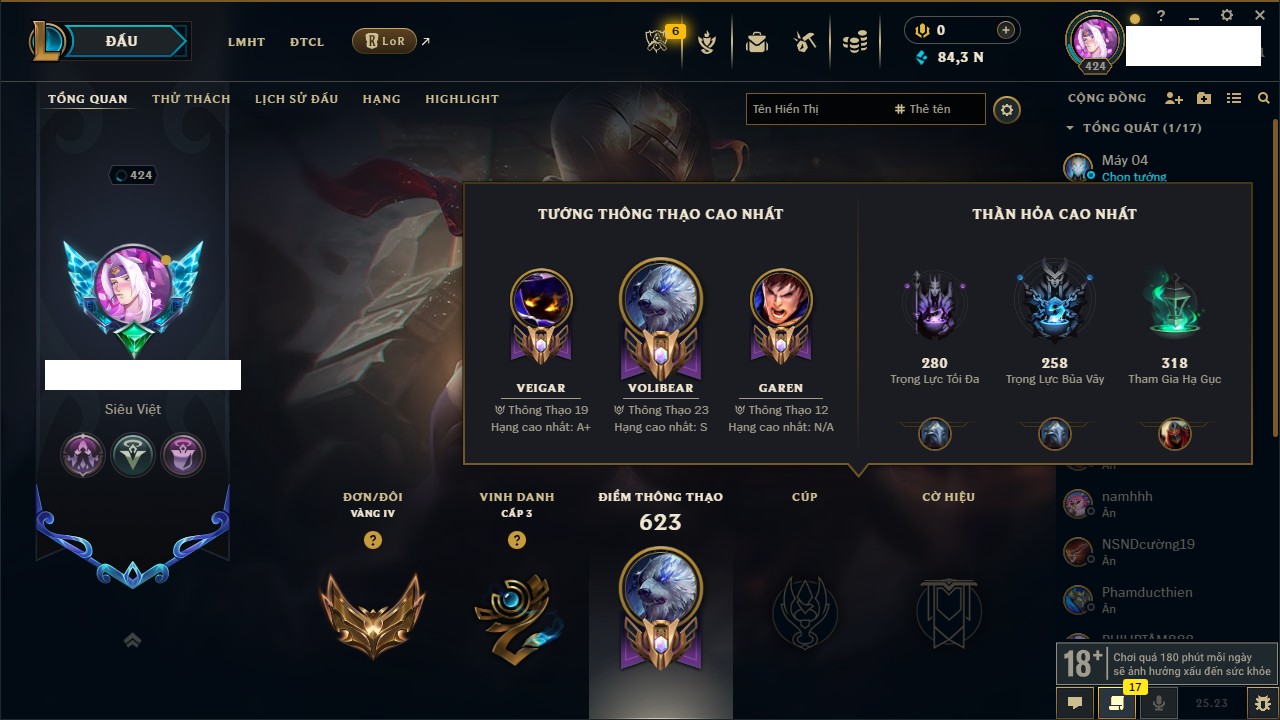Close the client window
The height and width of the screenshot is (720, 1280).
(1258, 15)
